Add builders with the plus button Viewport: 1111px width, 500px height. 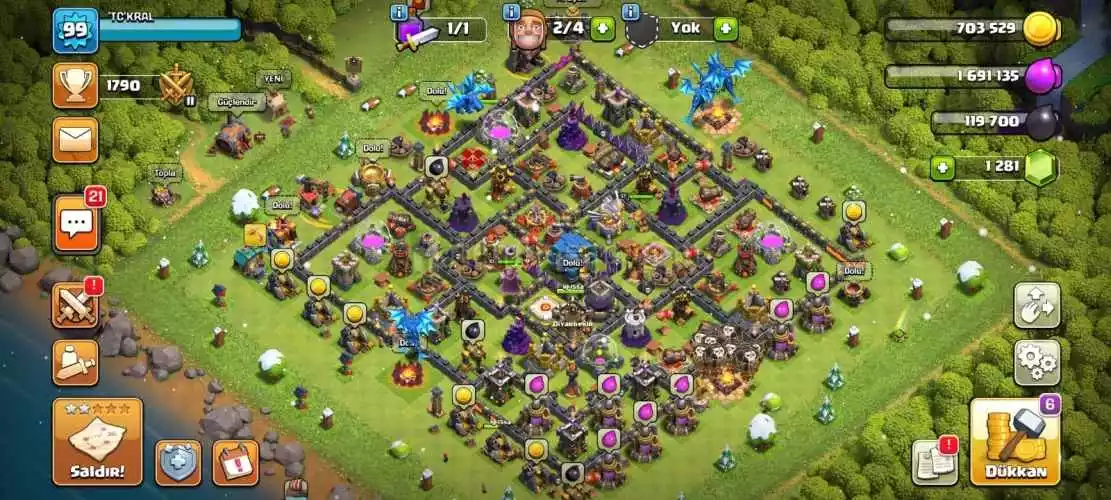[602, 28]
